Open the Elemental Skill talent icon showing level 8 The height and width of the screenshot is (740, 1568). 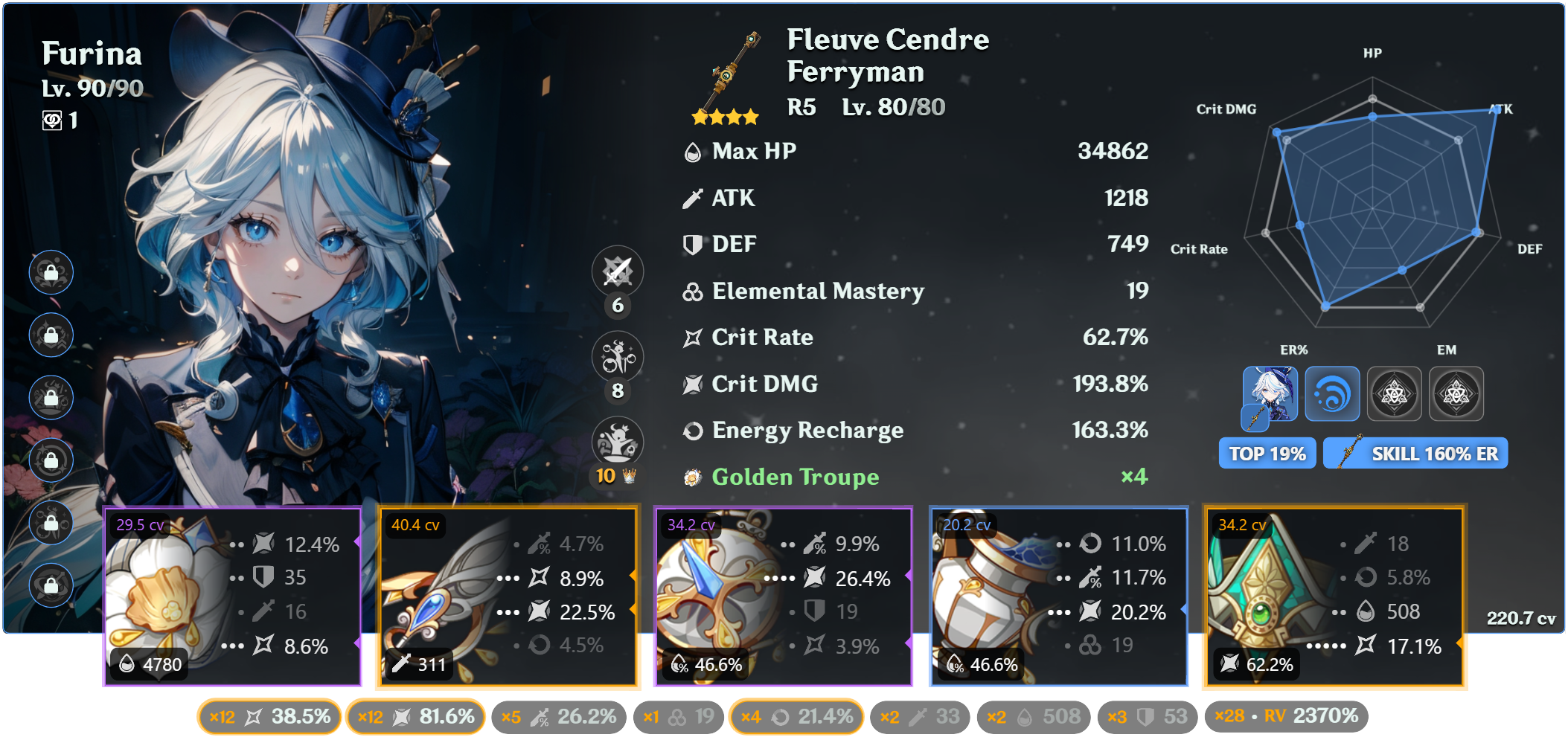pos(617,356)
